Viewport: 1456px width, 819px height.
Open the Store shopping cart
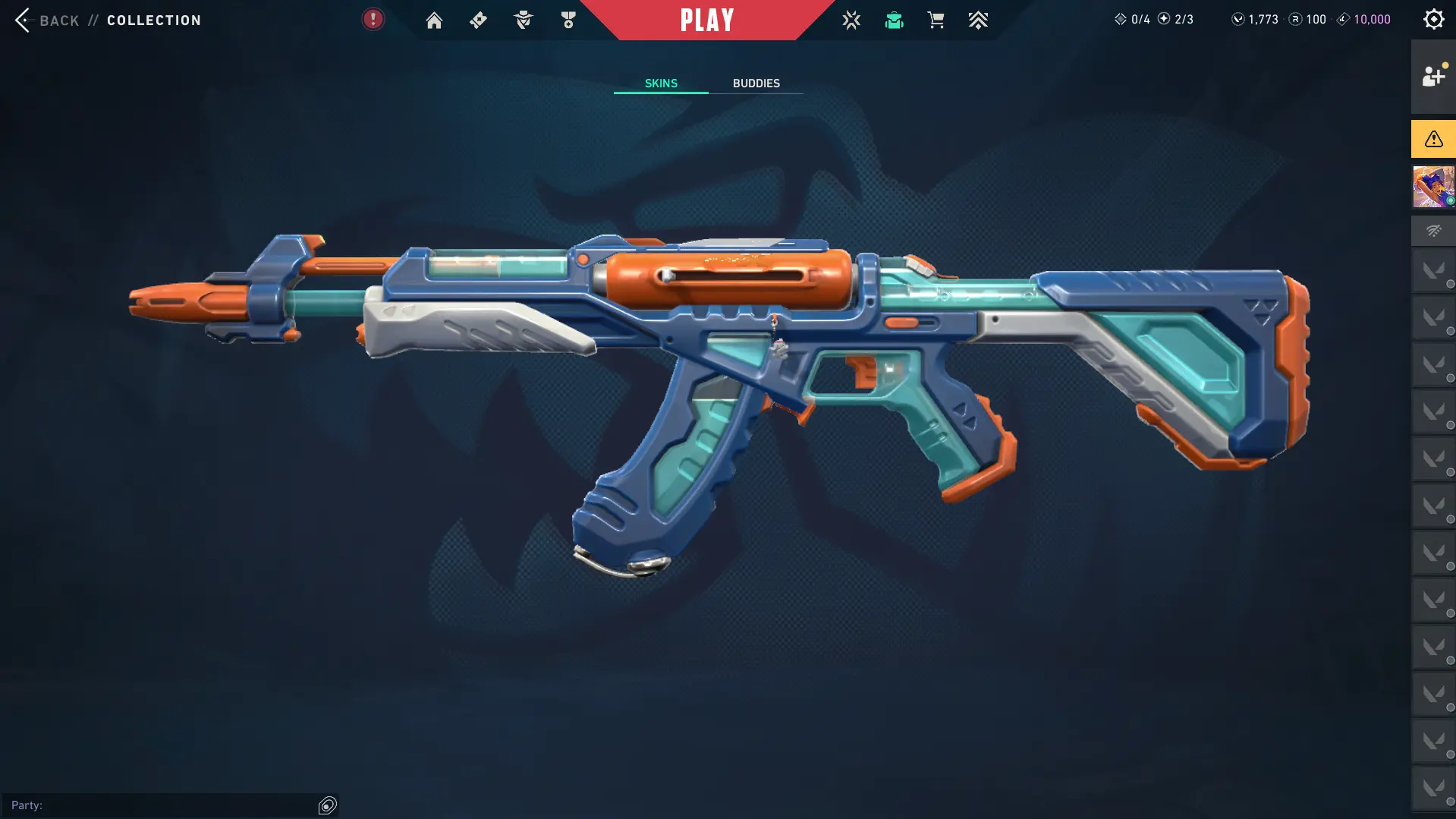pos(936,20)
